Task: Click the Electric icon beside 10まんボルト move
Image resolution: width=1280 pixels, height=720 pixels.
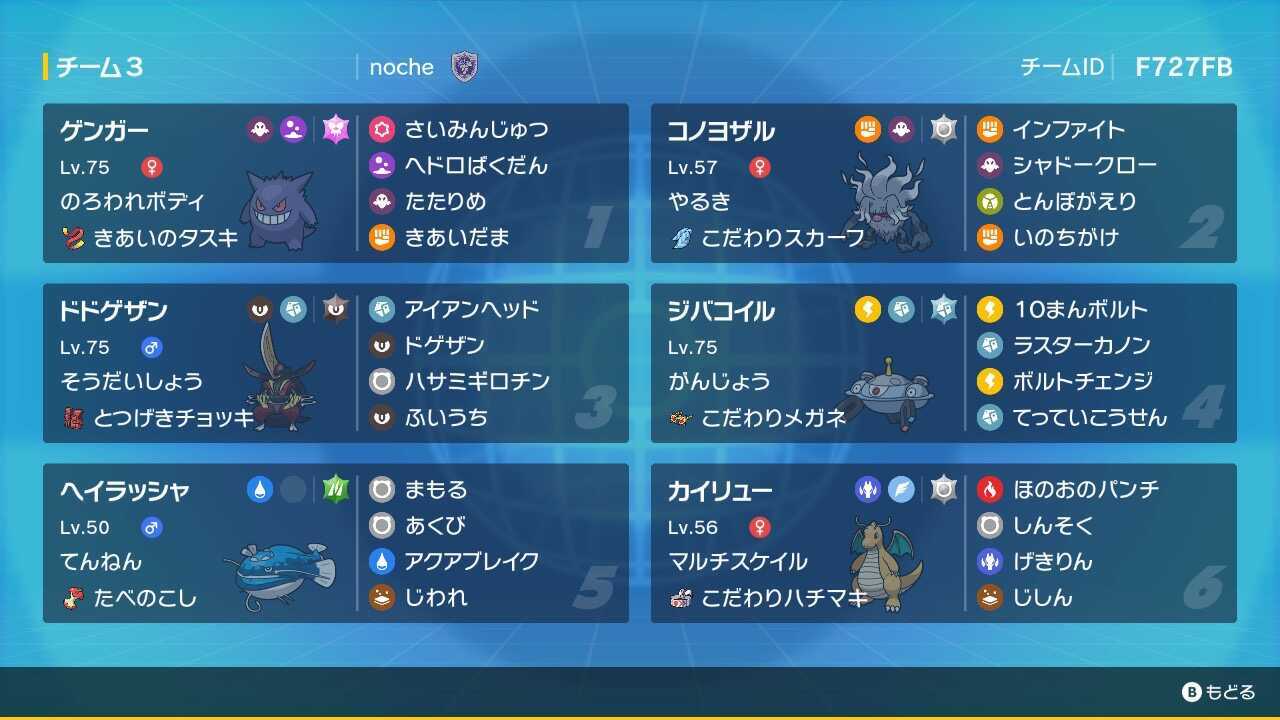Action: tap(991, 310)
